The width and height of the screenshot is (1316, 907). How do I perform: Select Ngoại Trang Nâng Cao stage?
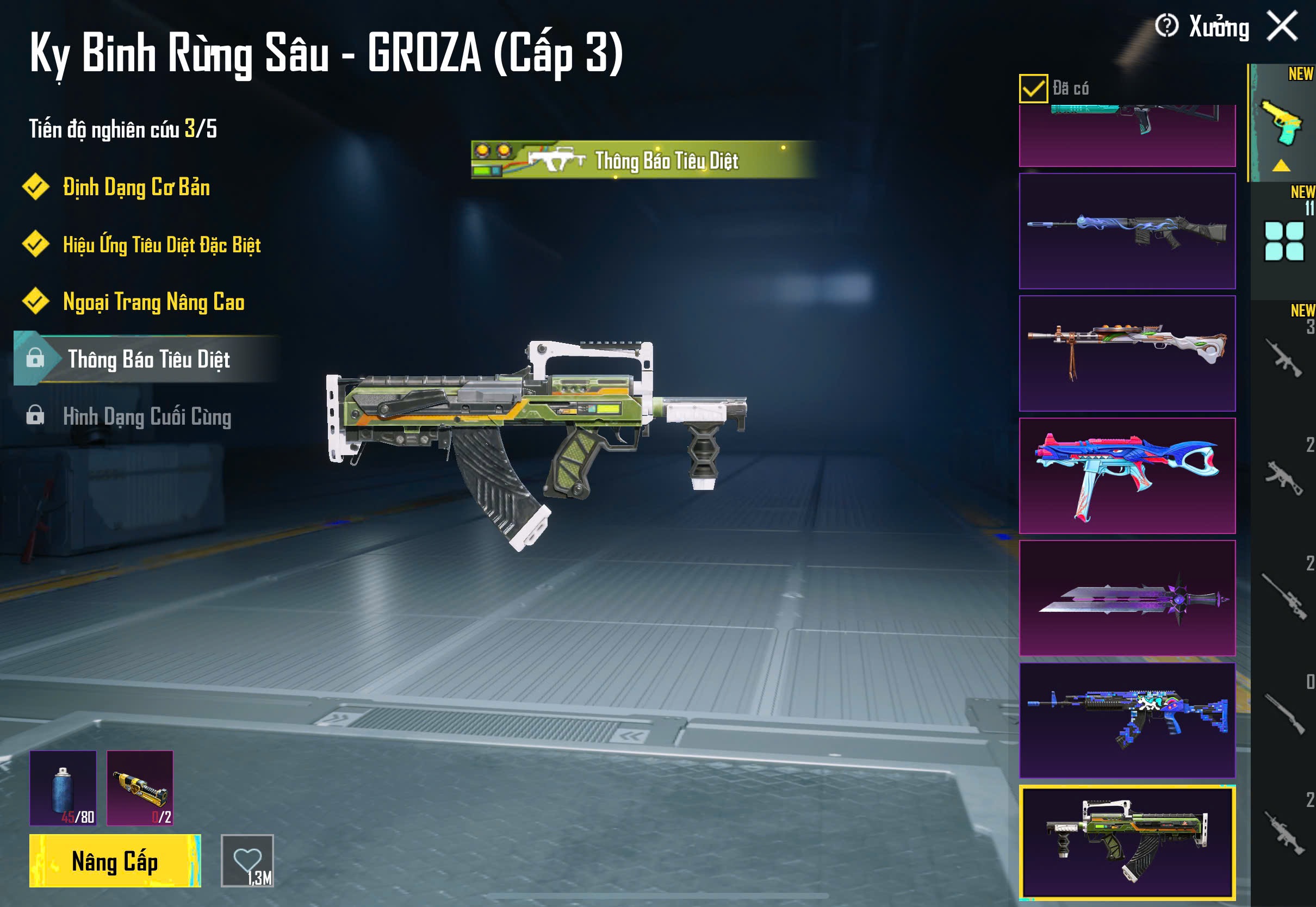[x=153, y=302]
